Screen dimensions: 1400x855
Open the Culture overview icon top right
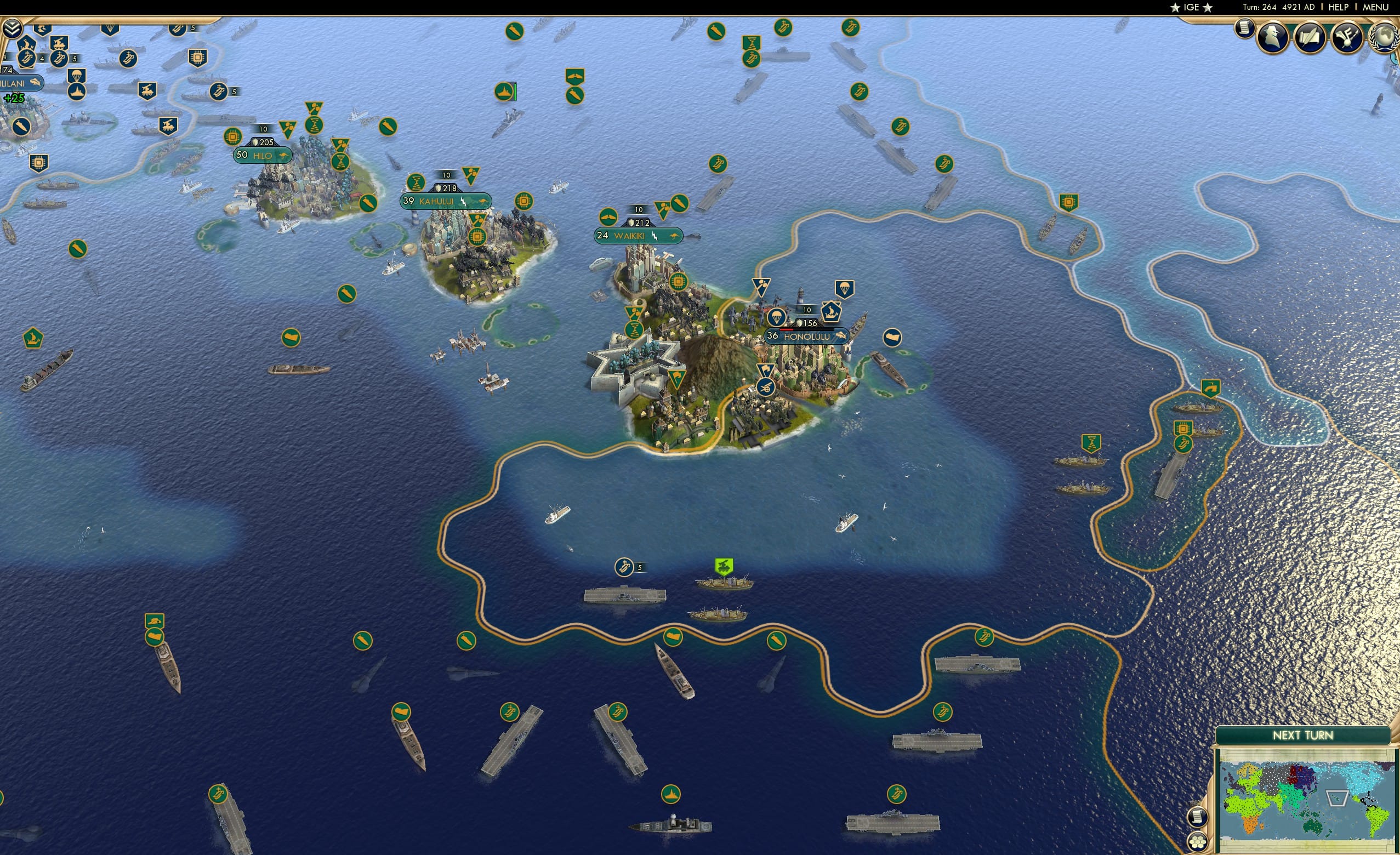[1347, 38]
